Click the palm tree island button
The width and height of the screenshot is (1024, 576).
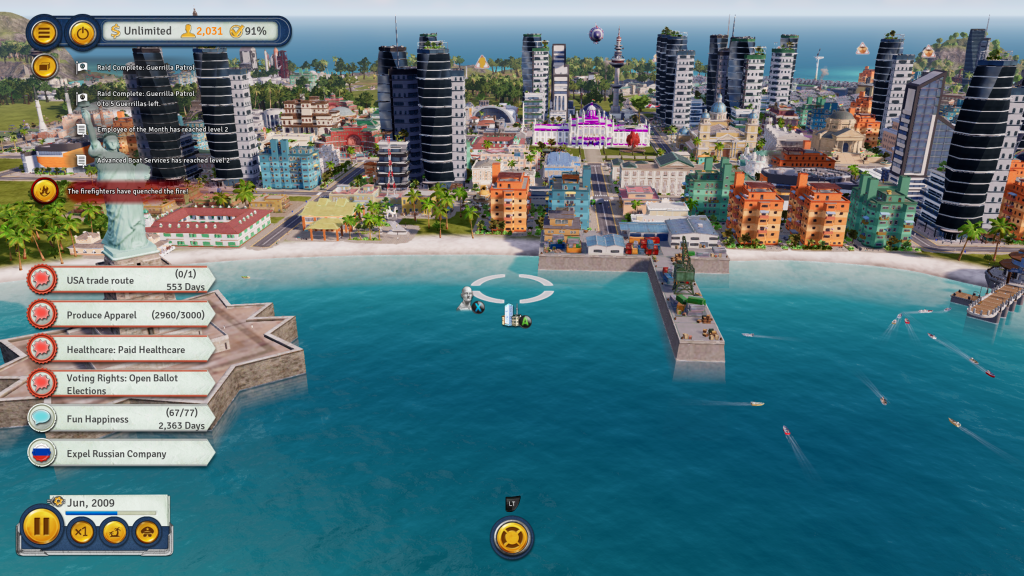(x=114, y=533)
